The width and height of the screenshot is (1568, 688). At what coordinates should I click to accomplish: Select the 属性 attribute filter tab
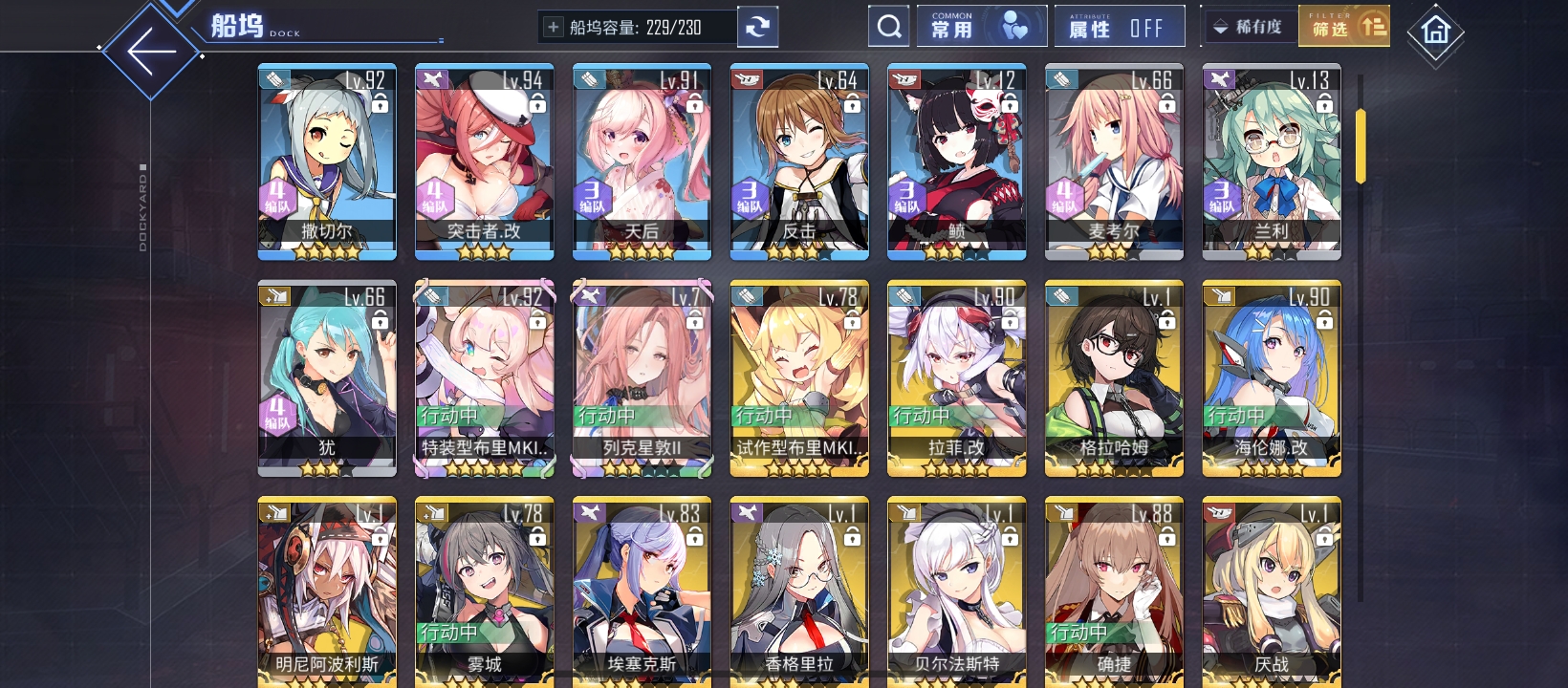1090,26
